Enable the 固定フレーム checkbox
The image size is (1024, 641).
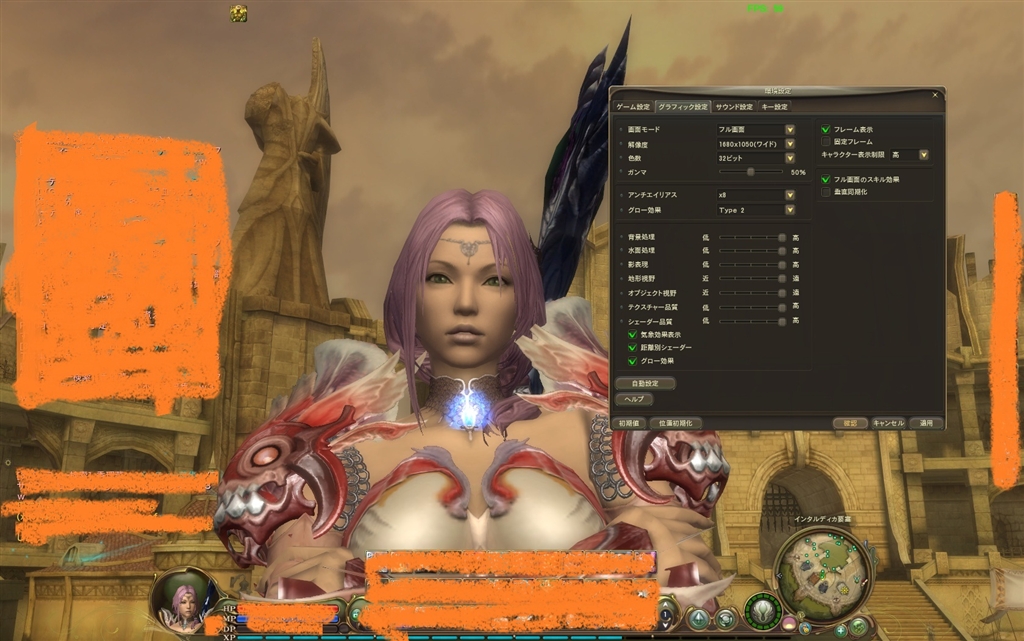coord(826,142)
